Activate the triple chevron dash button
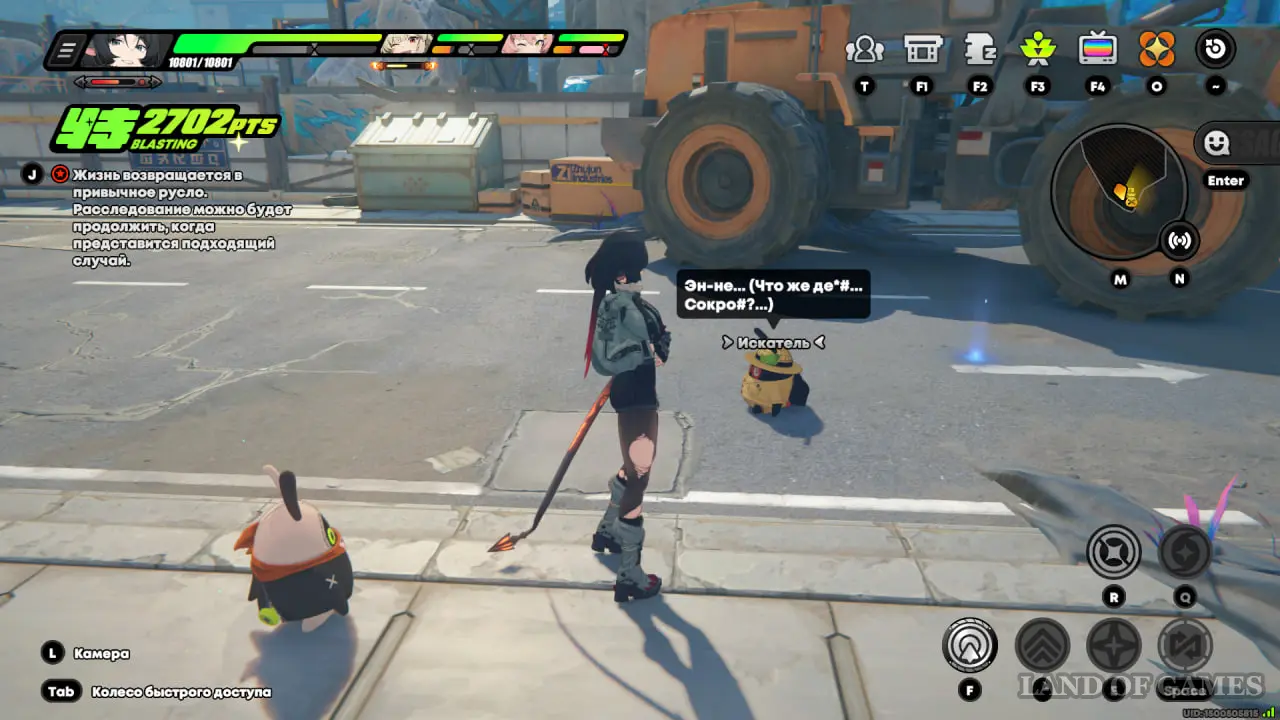Viewport: 1280px width, 720px height. [x=1042, y=645]
